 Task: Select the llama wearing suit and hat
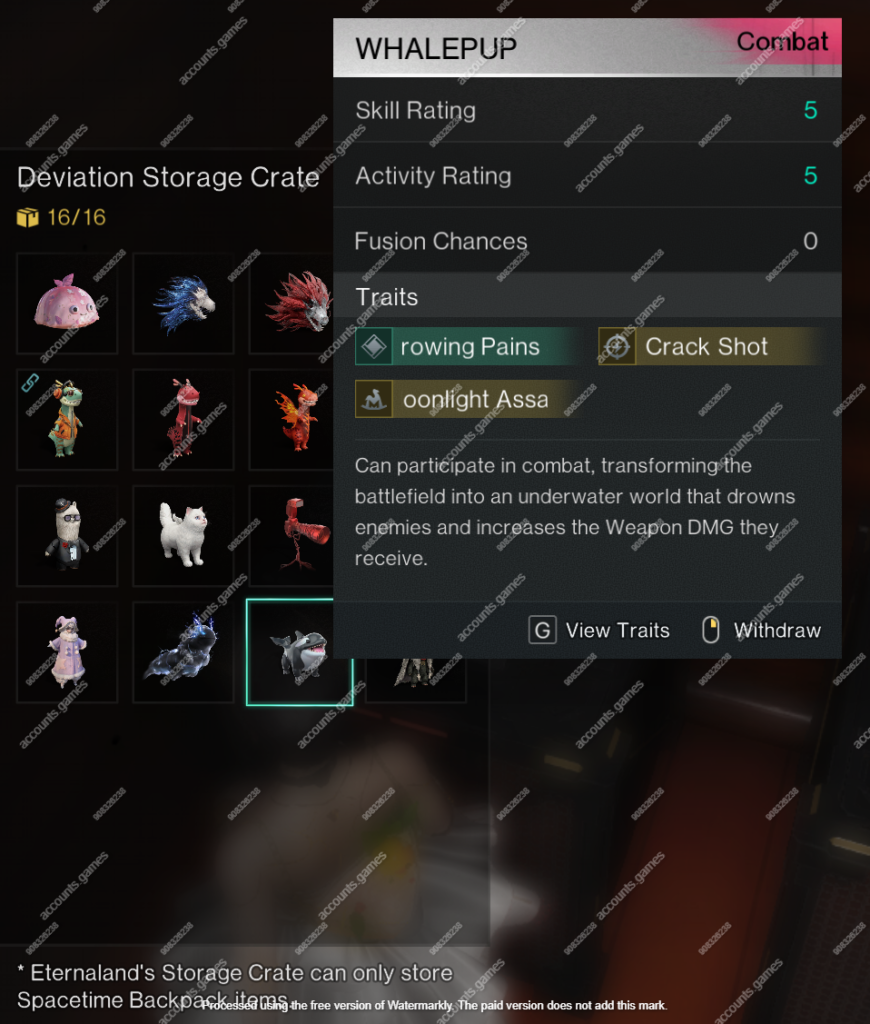[67, 535]
